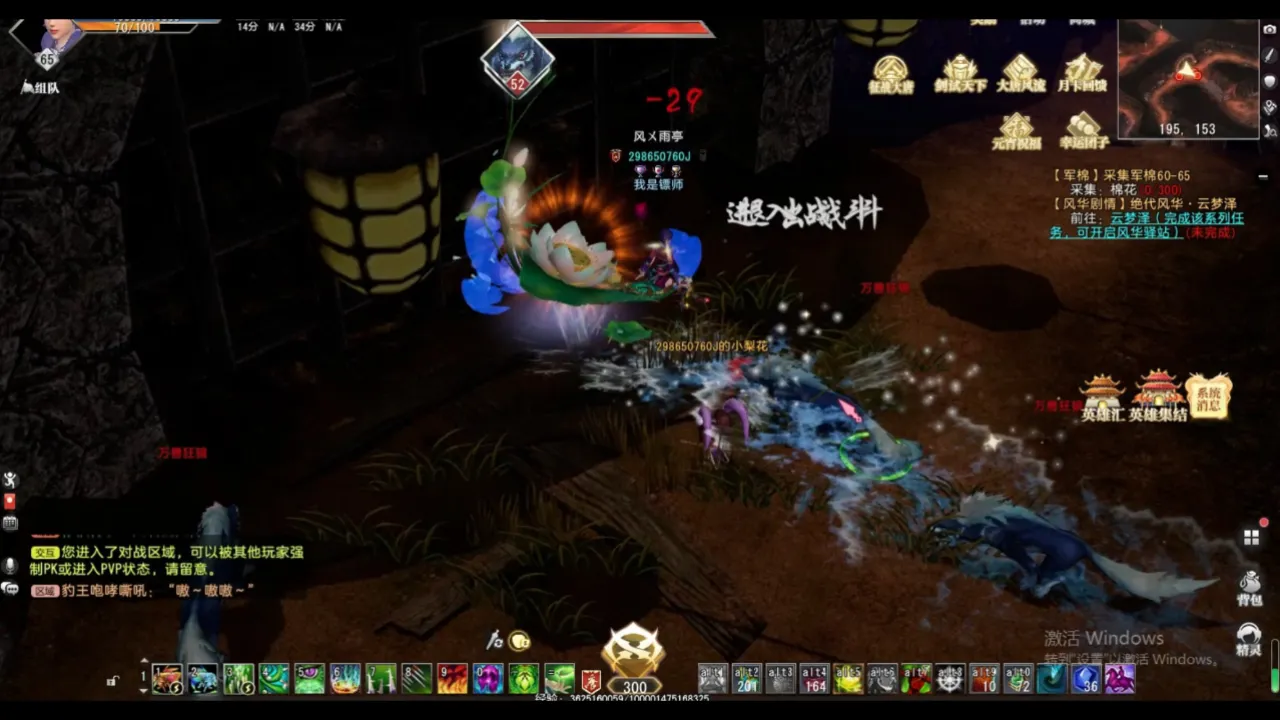This screenshot has height=720, width=1280.
Task: Open the 元宵祝福 festival icon
Action: 1016,131
